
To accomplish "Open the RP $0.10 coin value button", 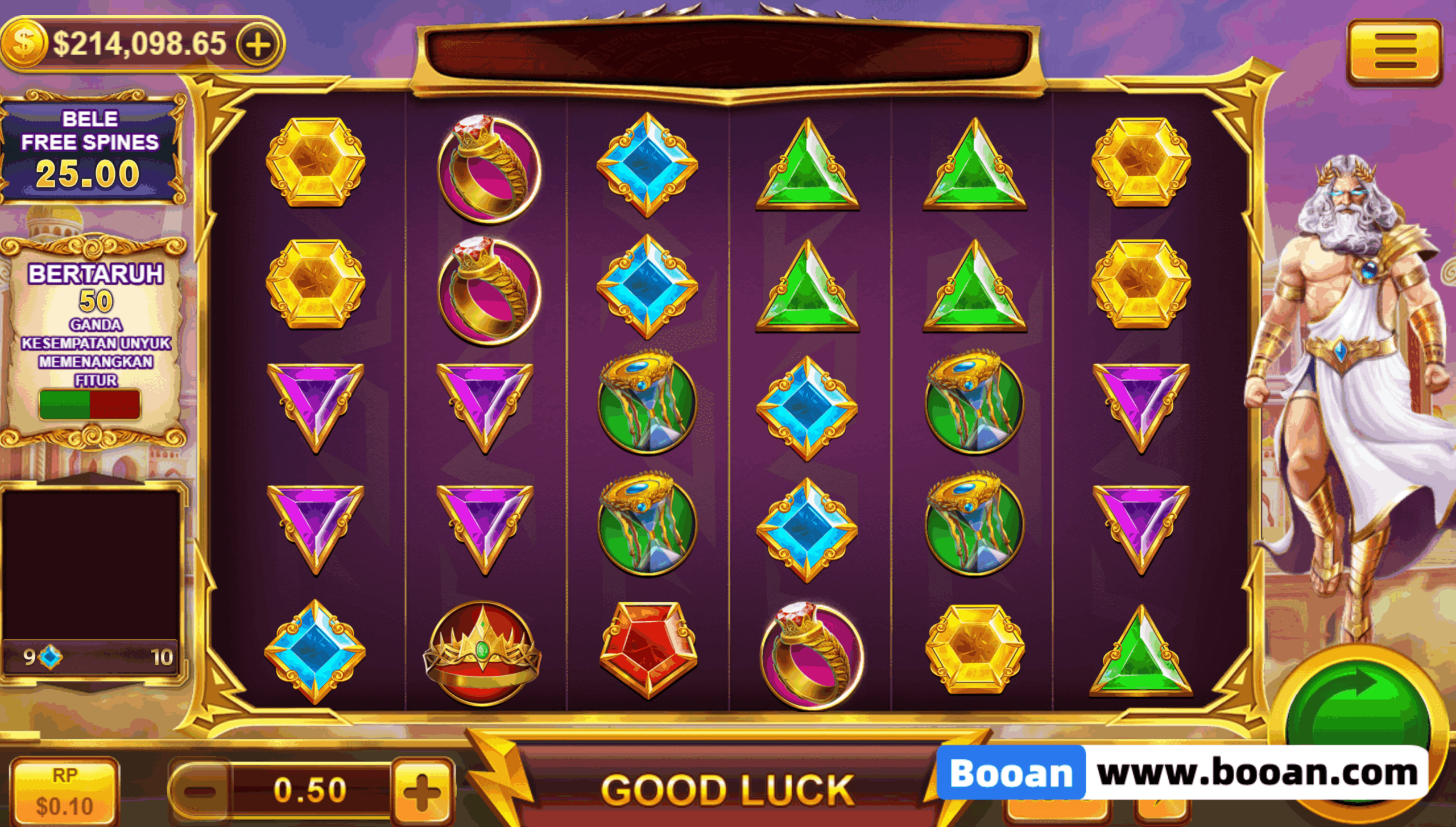I will click(x=64, y=792).
